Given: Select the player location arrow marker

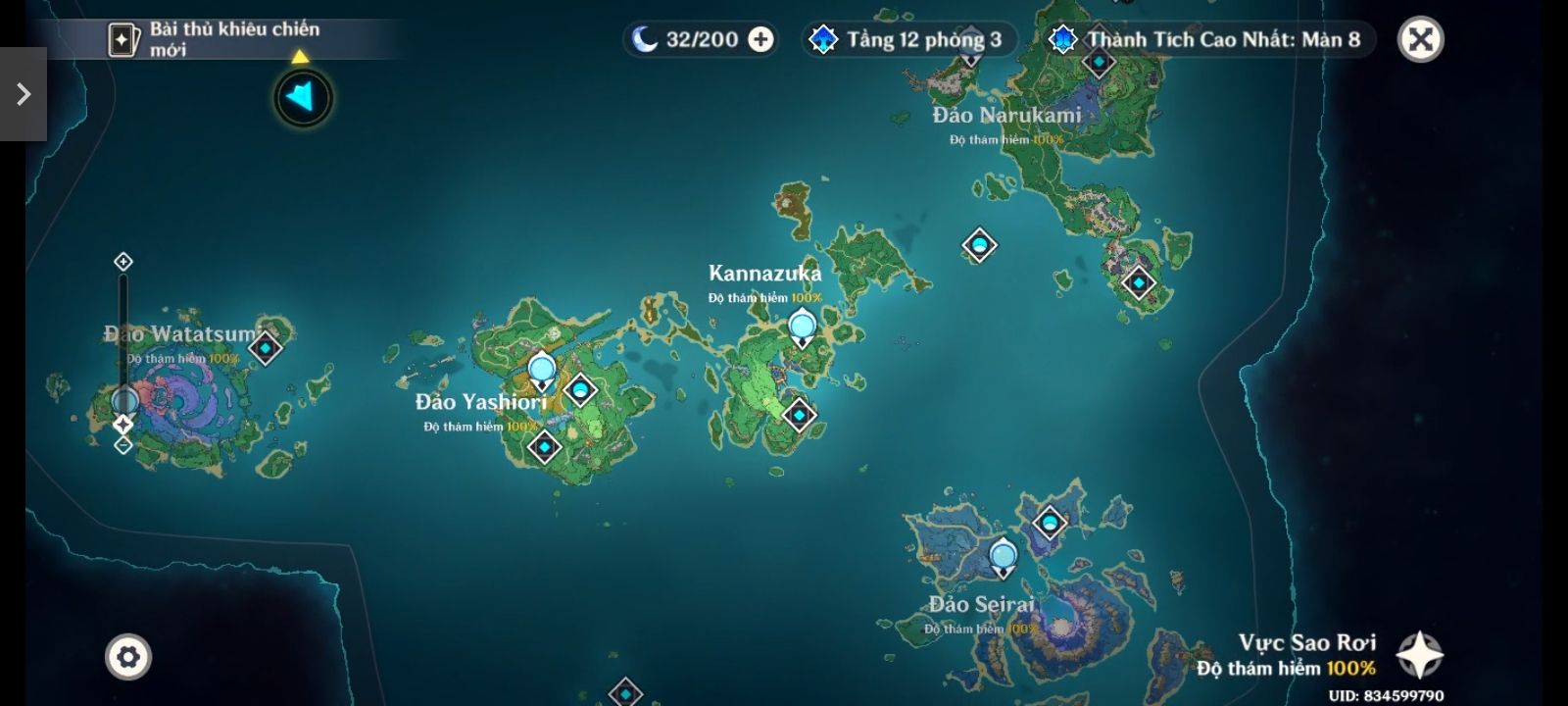Looking at the screenshot, I should (x=303, y=97).
